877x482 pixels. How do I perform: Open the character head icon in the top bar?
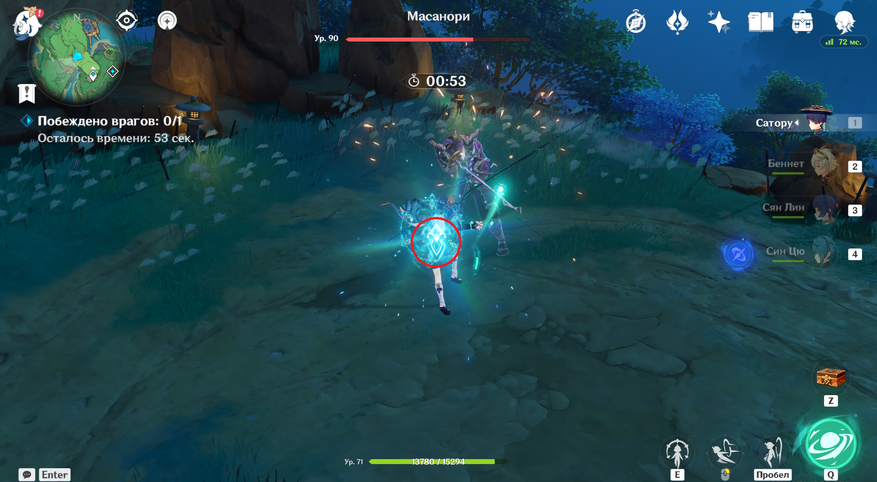pos(844,22)
